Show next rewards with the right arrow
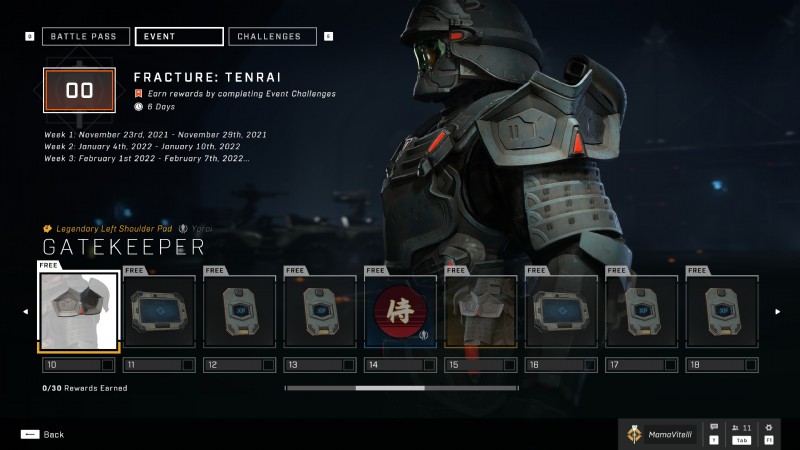 pyautogui.click(x=777, y=312)
